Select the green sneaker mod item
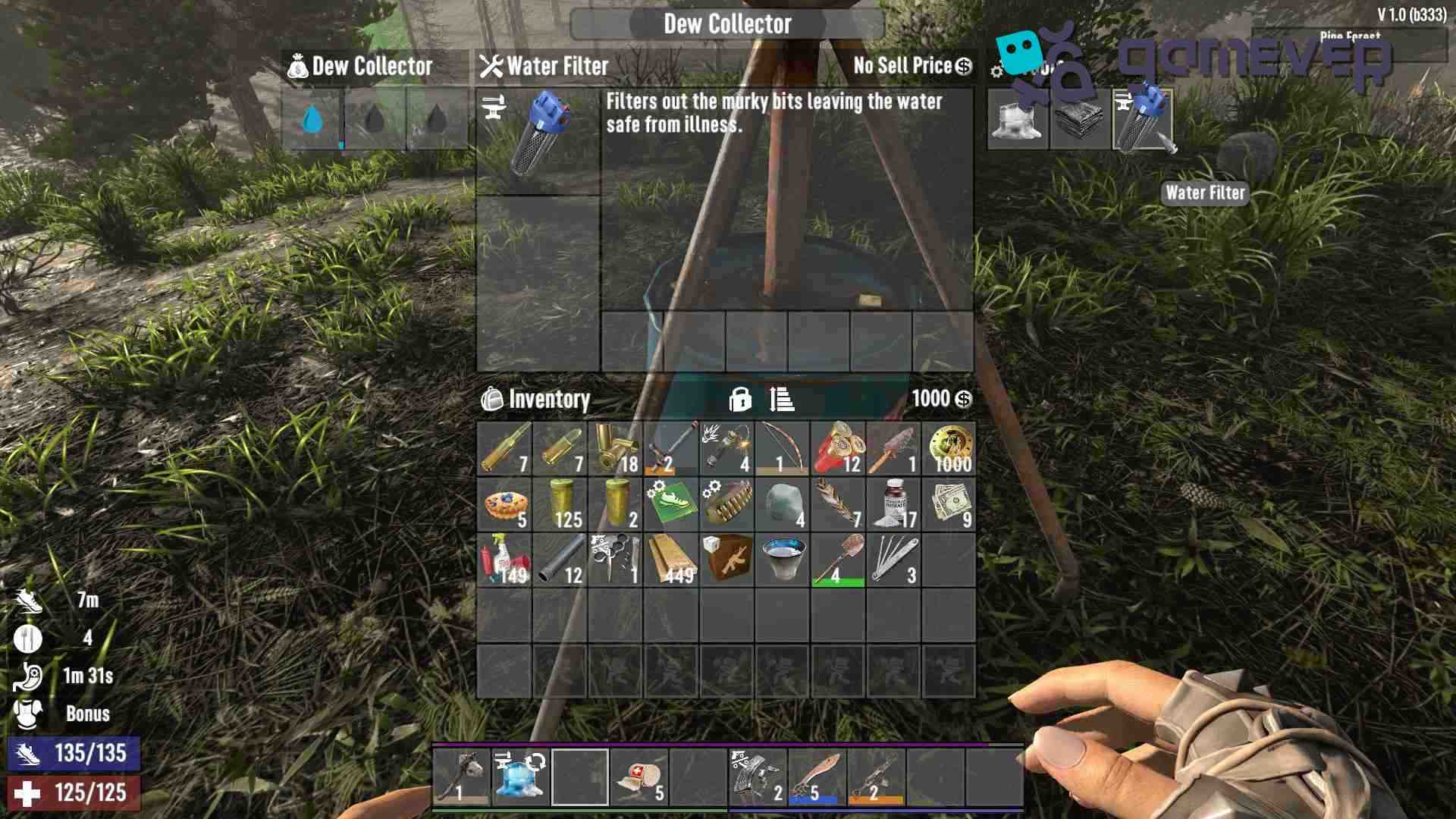 tap(671, 504)
